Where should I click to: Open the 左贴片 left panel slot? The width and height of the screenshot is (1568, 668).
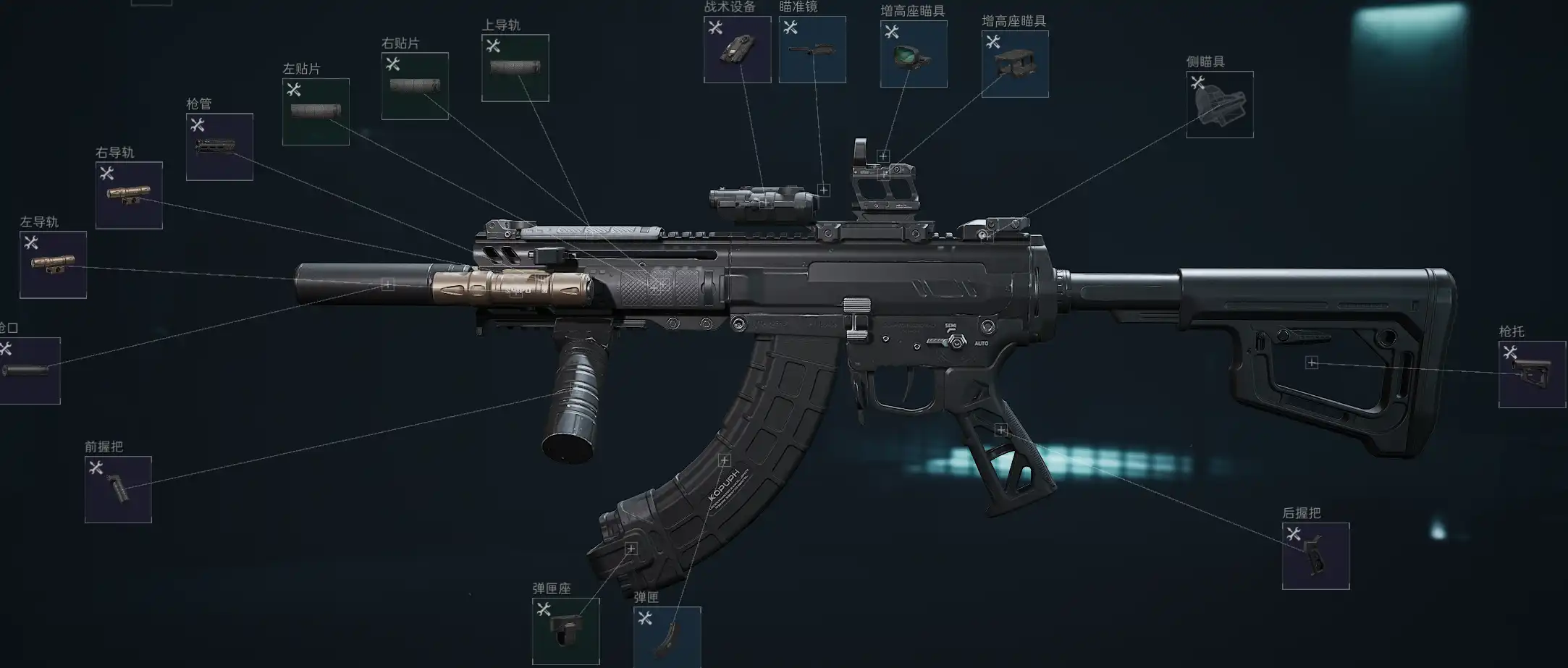coord(316,111)
